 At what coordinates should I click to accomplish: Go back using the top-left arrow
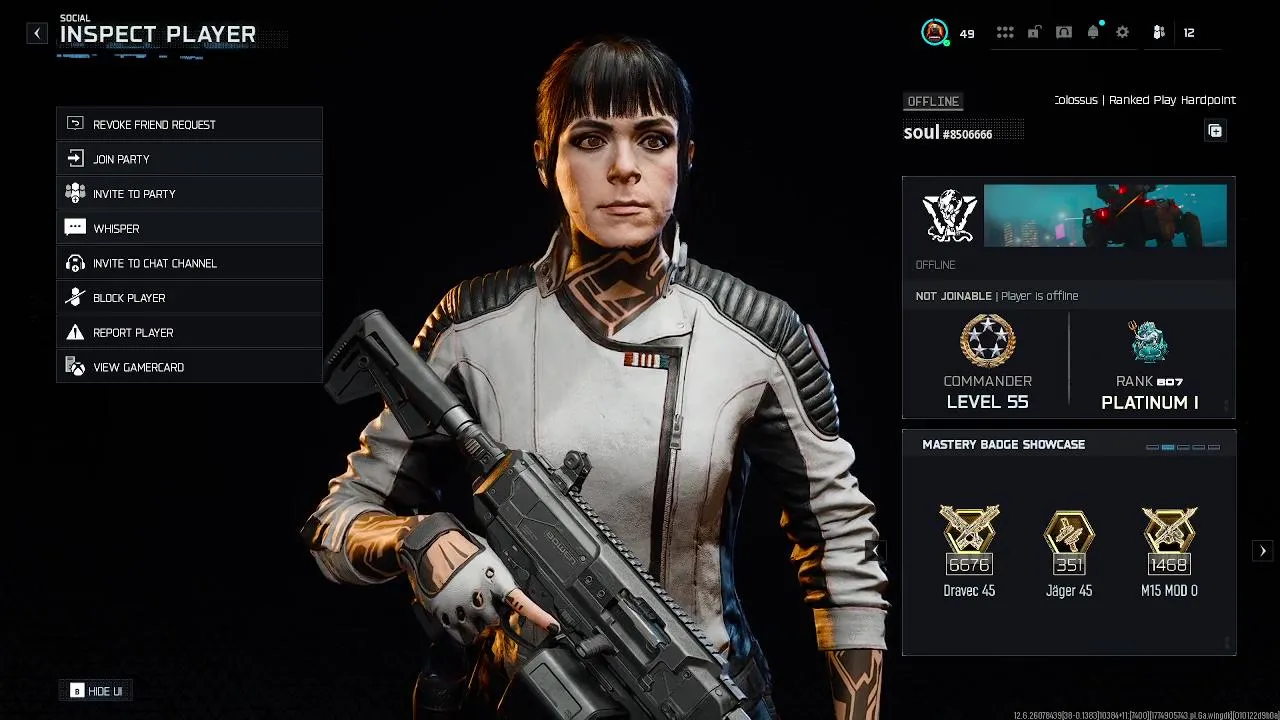click(x=37, y=33)
